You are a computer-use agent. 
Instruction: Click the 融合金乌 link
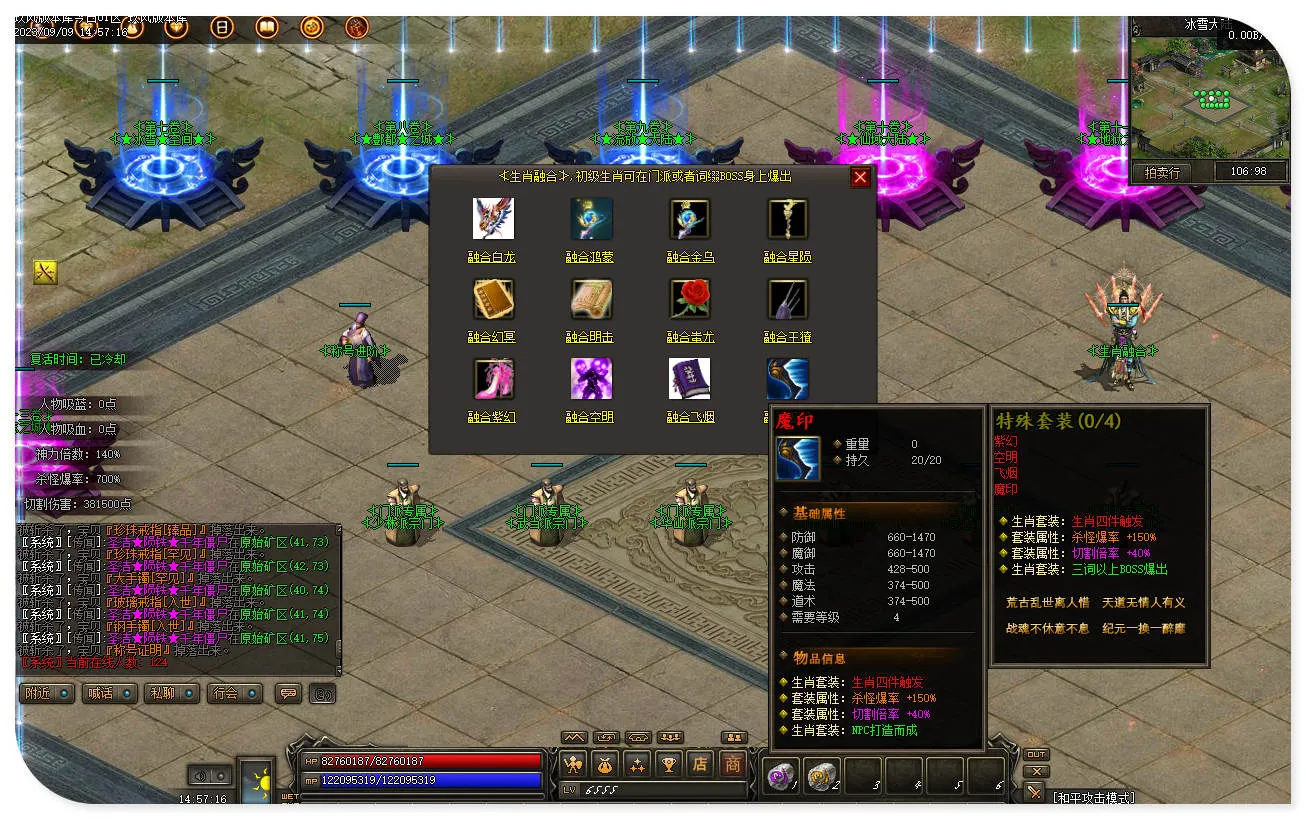coord(690,257)
